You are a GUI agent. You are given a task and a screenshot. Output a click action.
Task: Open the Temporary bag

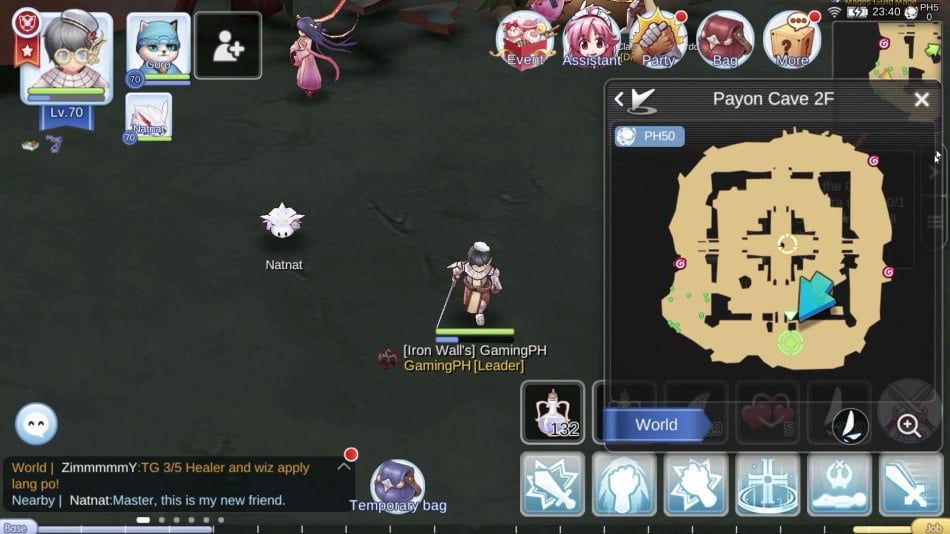tap(397, 485)
